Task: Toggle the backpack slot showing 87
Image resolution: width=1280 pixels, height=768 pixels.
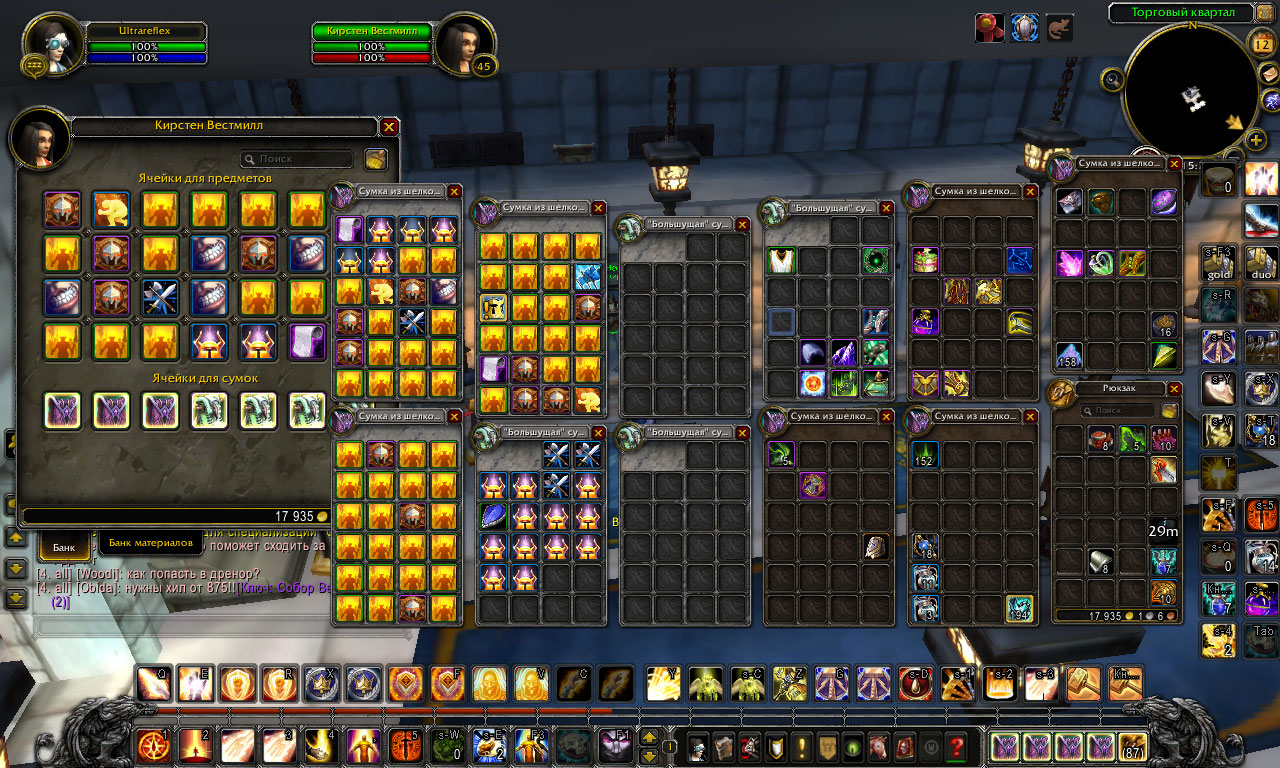Action: [x=1133, y=747]
